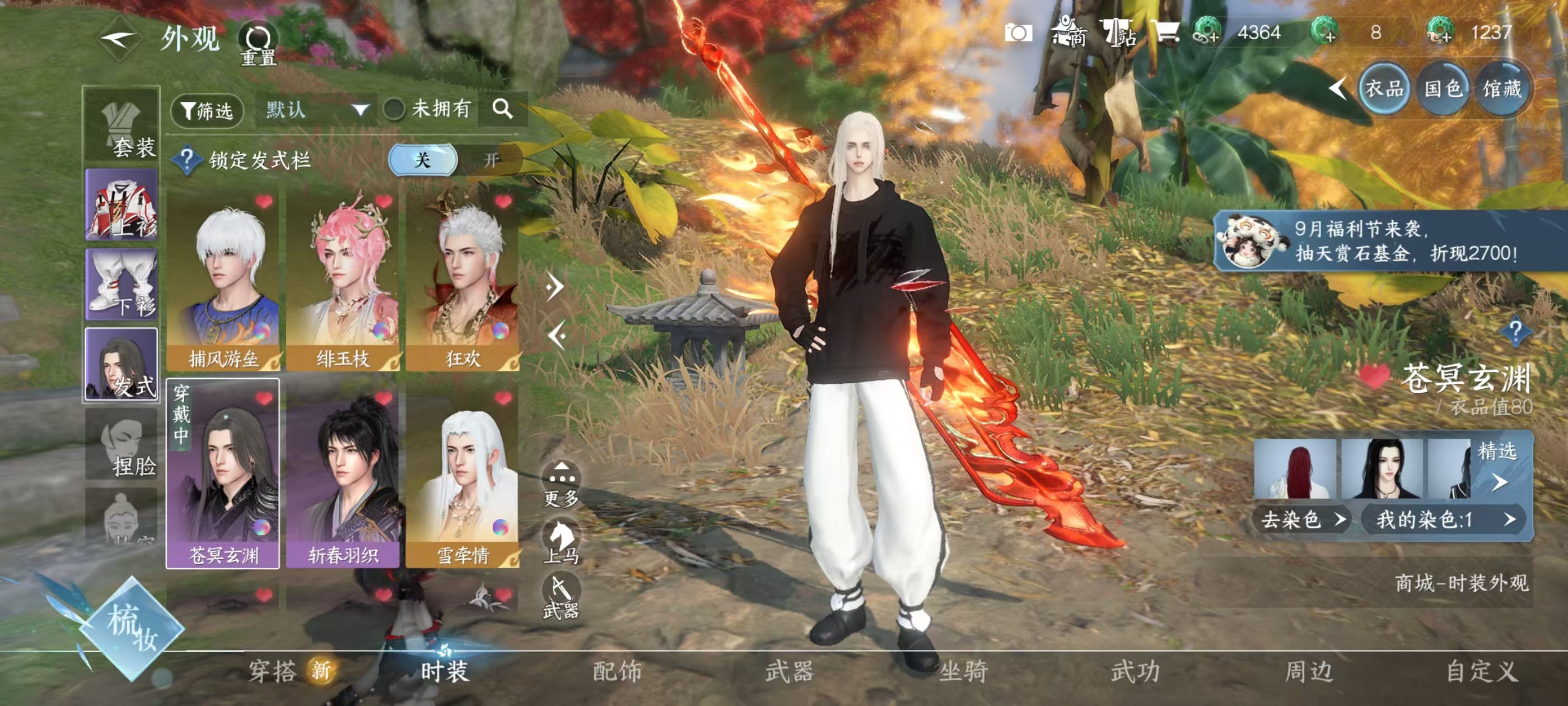
Task: Go back using the arrow beside 外观
Action: (x=119, y=40)
